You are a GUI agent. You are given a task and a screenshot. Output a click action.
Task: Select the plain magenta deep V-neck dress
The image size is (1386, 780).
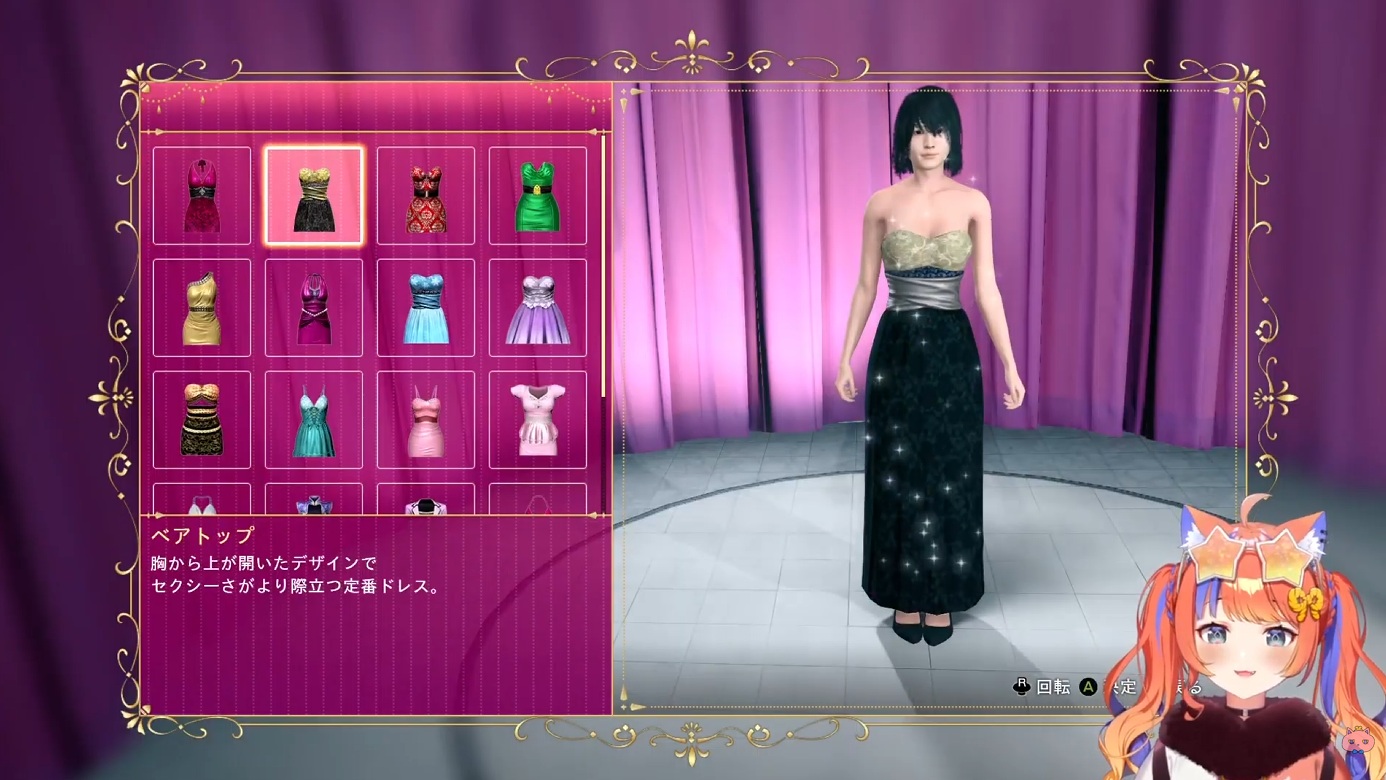click(314, 308)
